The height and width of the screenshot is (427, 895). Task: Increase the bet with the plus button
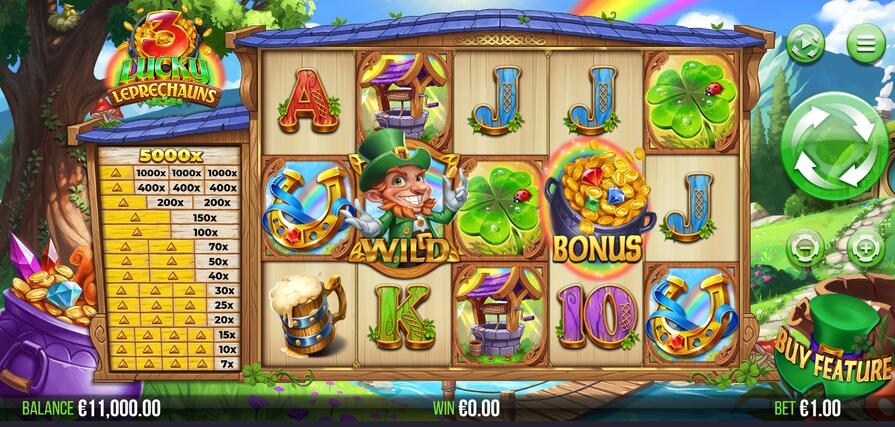coord(865,246)
